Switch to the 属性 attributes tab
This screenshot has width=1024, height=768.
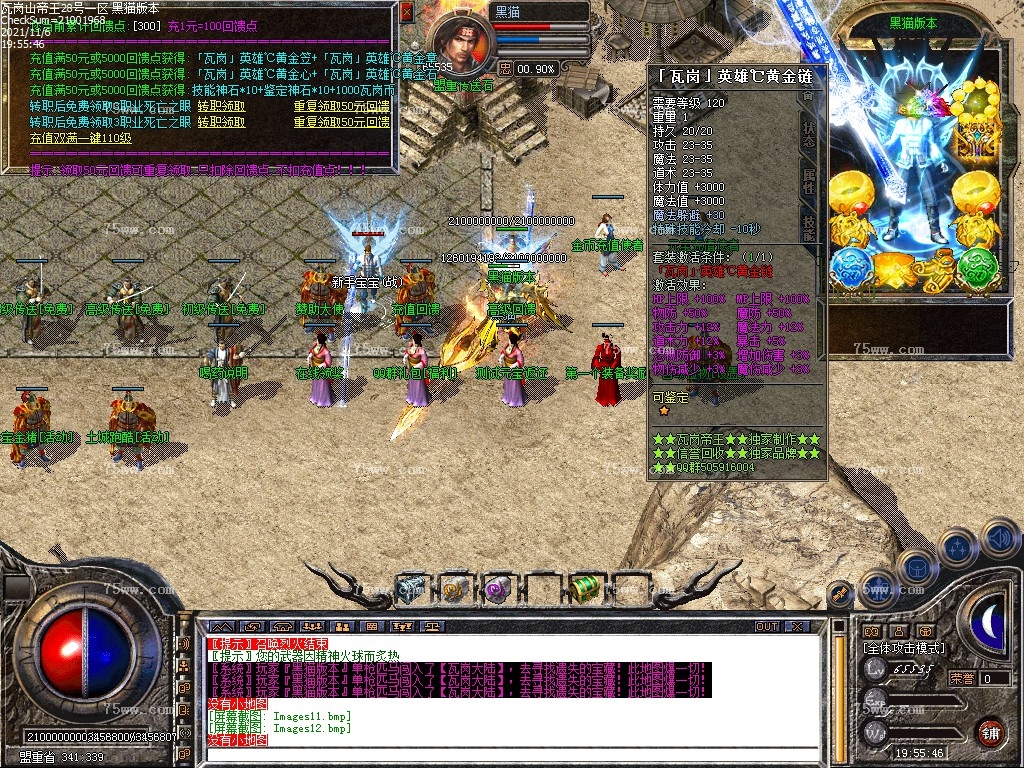[x=808, y=182]
